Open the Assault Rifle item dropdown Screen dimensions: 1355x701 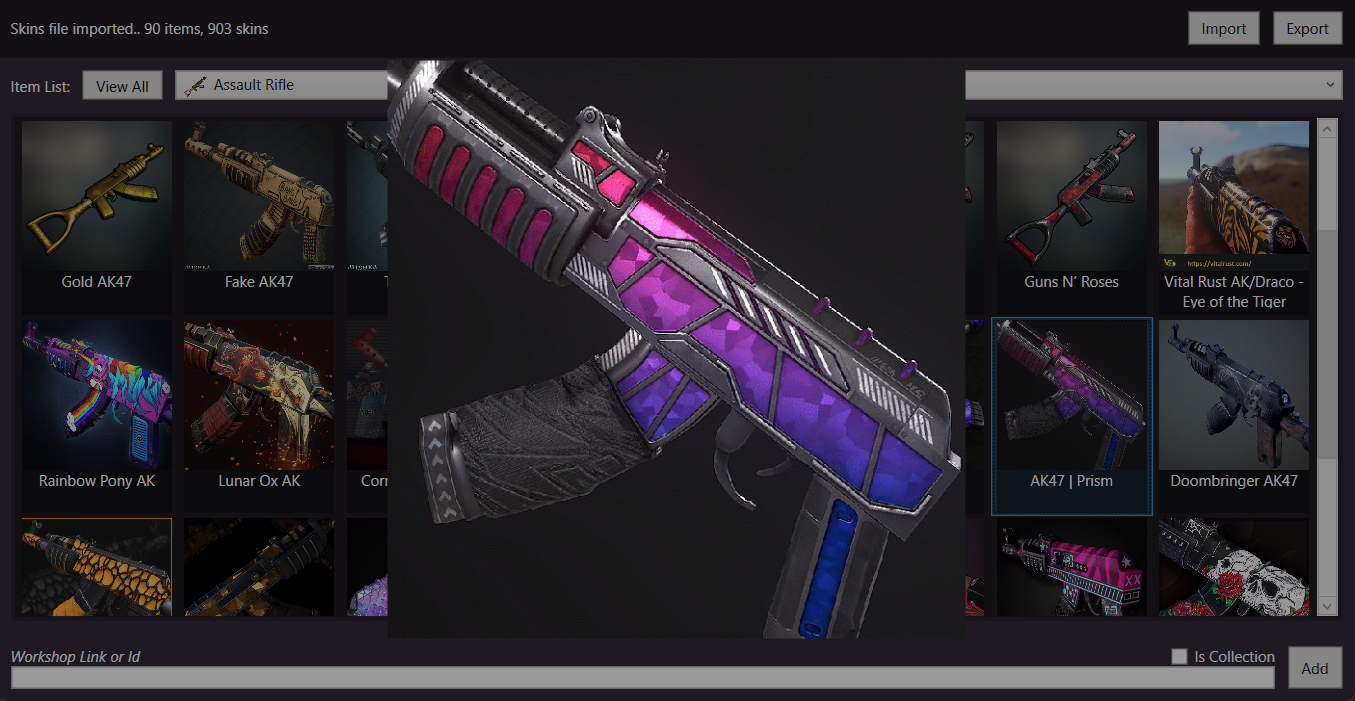[x=280, y=85]
